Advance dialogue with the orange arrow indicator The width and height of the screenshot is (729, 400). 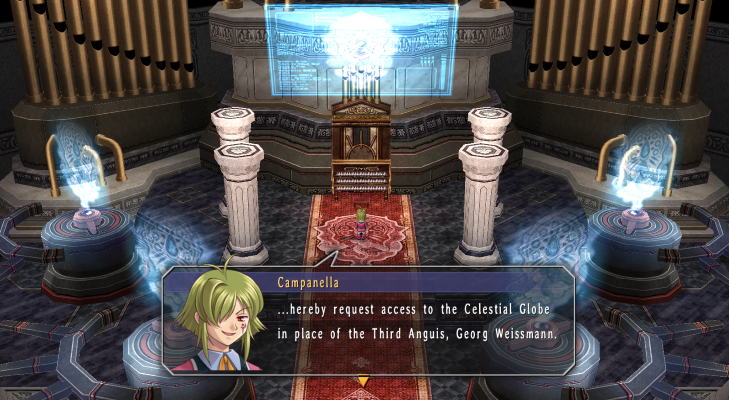pyautogui.click(x=363, y=381)
